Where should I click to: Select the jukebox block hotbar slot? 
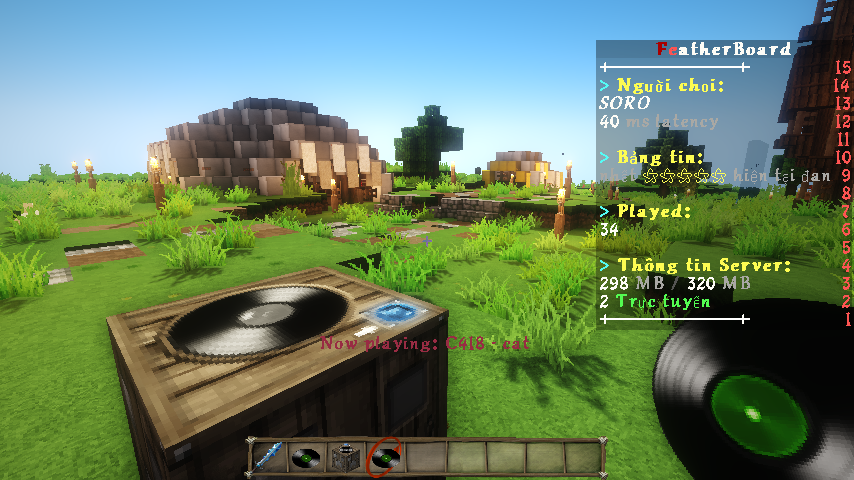[x=346, y=459]
